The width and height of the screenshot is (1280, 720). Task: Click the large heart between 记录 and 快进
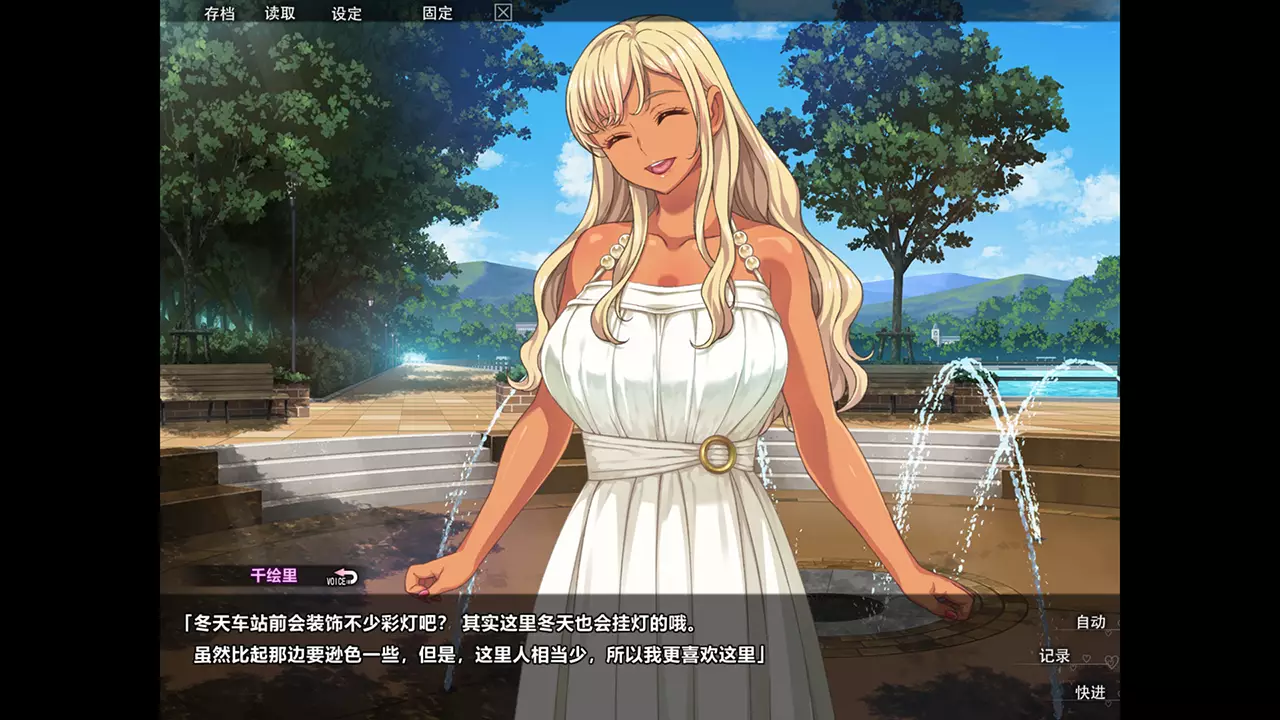click(1111, 662)
